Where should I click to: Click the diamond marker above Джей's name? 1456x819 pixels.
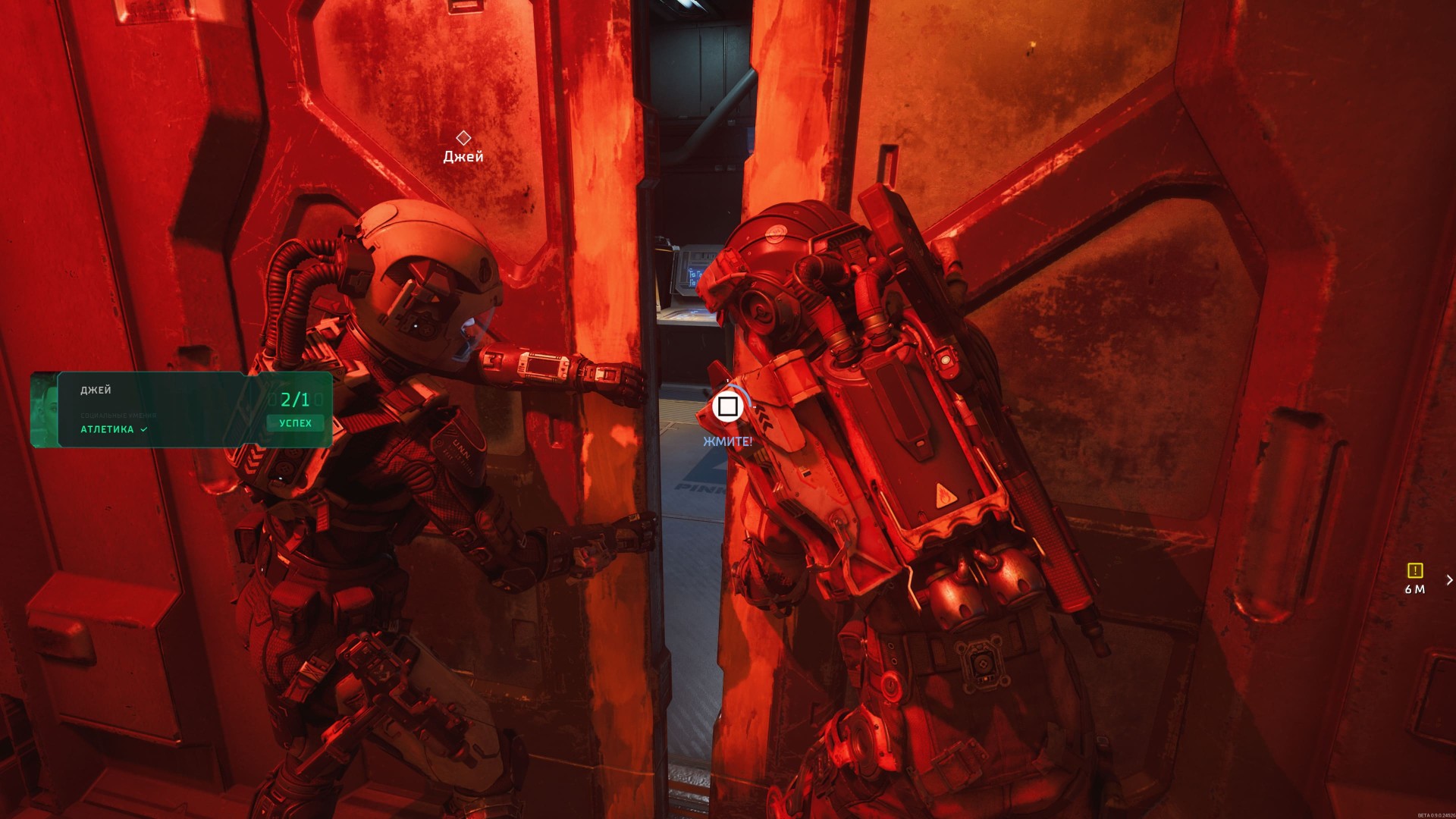463,138
